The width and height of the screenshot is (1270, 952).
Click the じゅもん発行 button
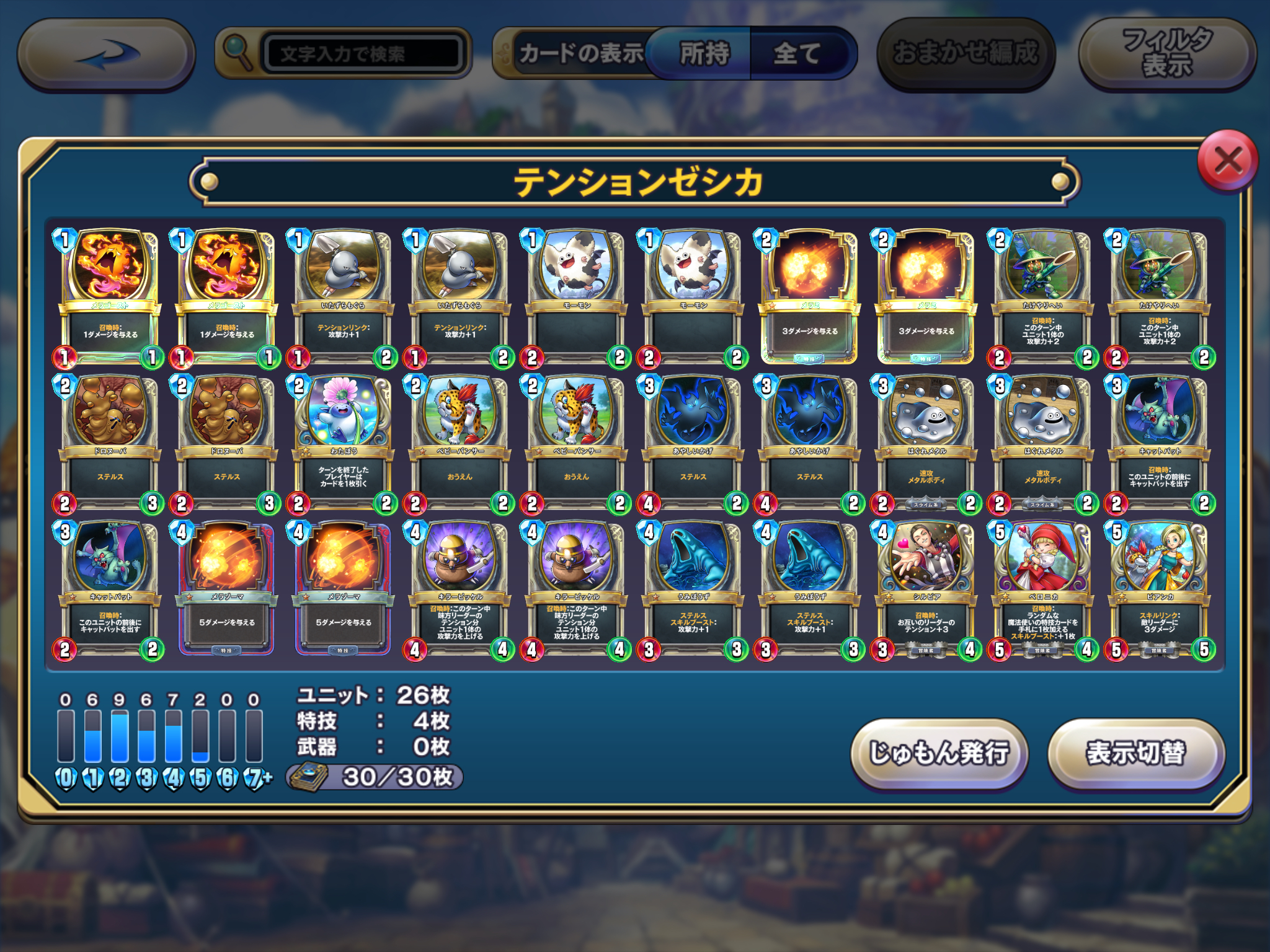click(x=939, y=753)
